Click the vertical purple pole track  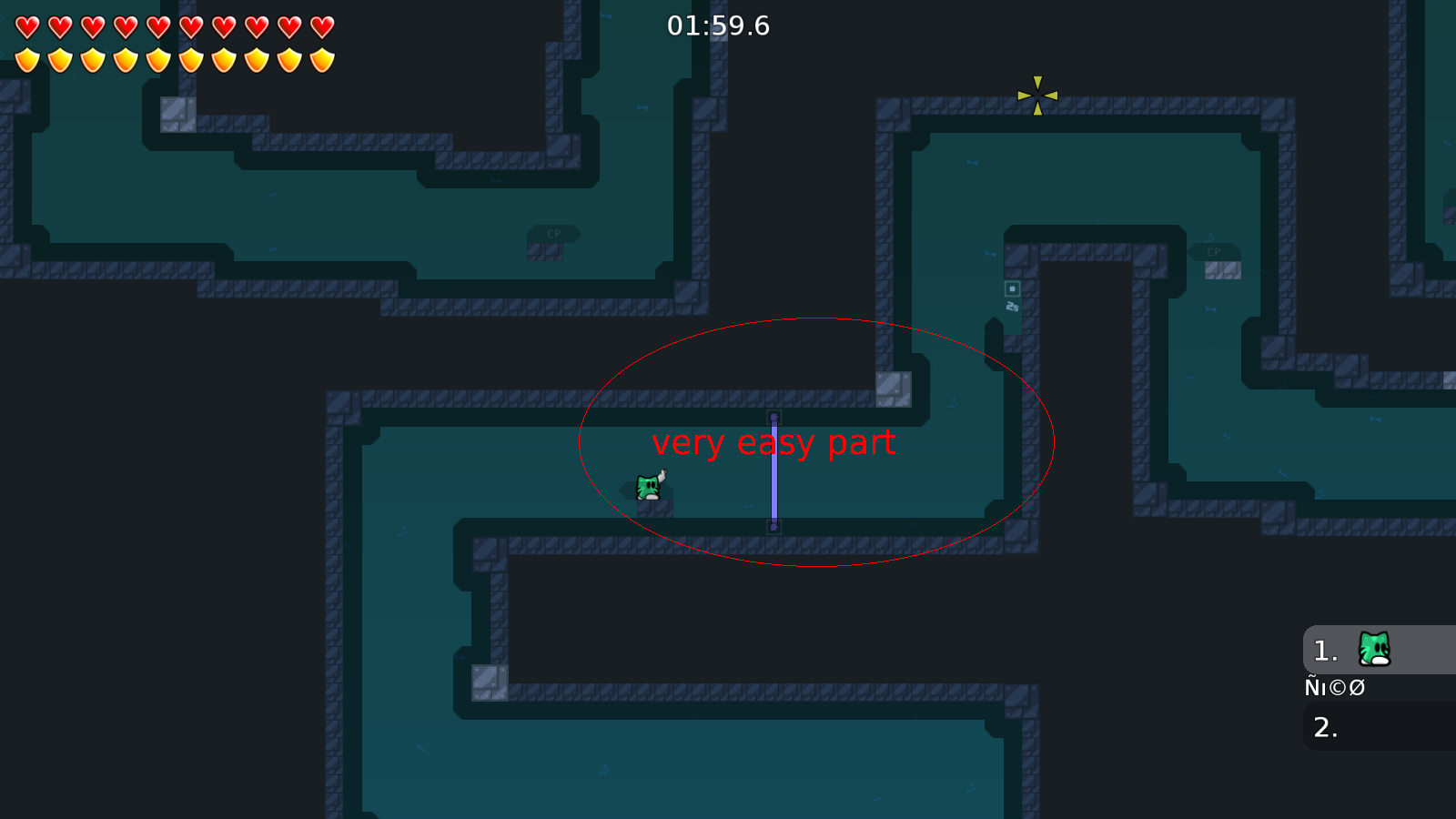(774, 473)
